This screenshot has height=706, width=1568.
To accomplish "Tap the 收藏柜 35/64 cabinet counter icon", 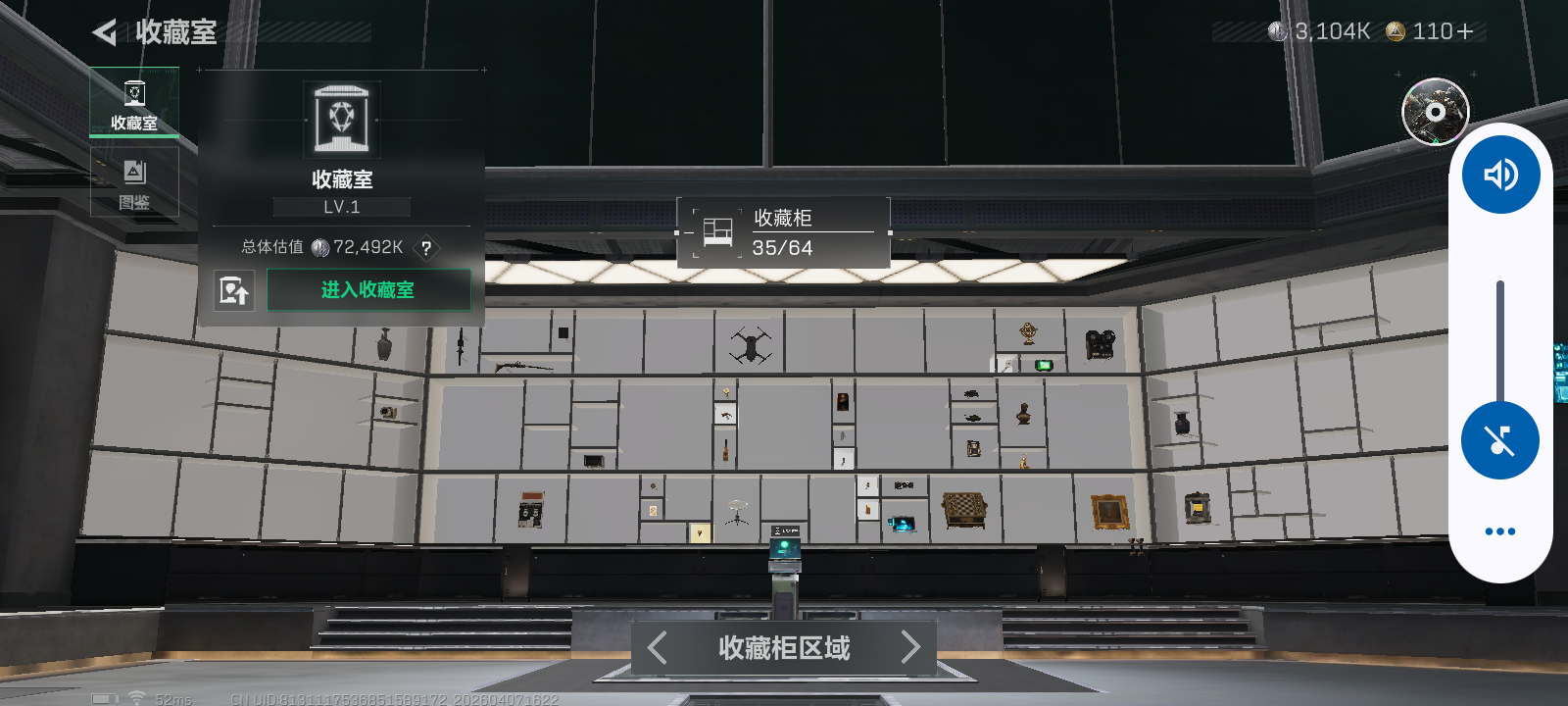I will (x=716, y=231).
